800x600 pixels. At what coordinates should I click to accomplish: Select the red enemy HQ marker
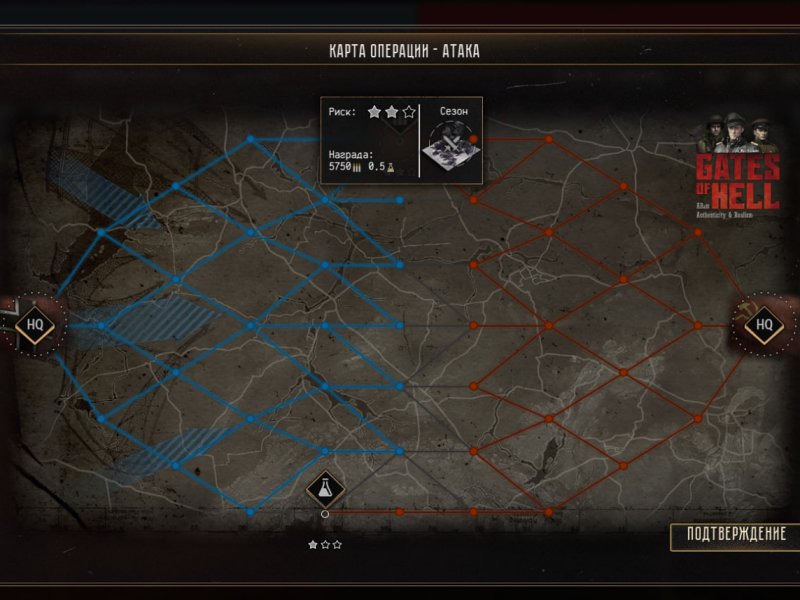764,324
